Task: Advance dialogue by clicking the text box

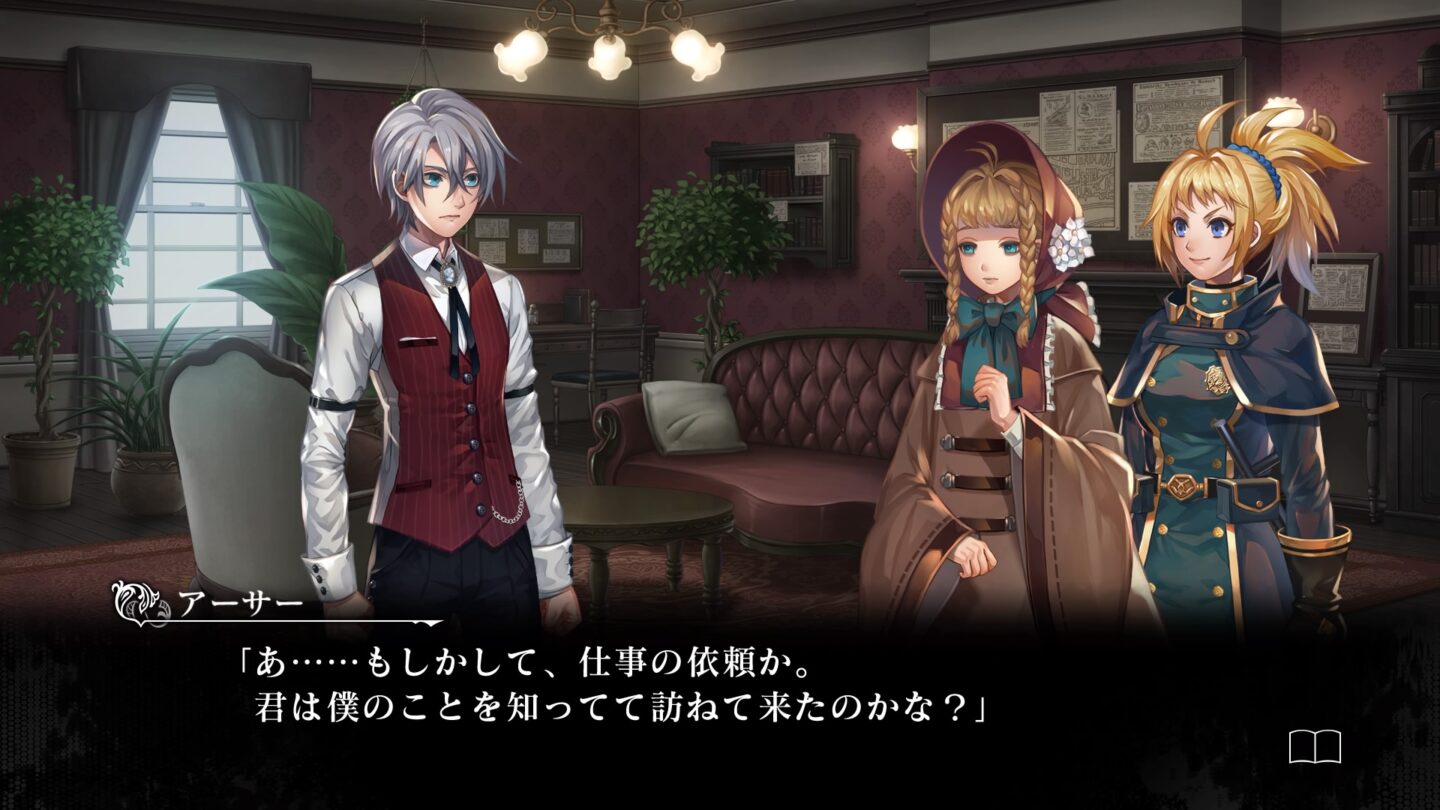Action: click(x=700, y=690)
